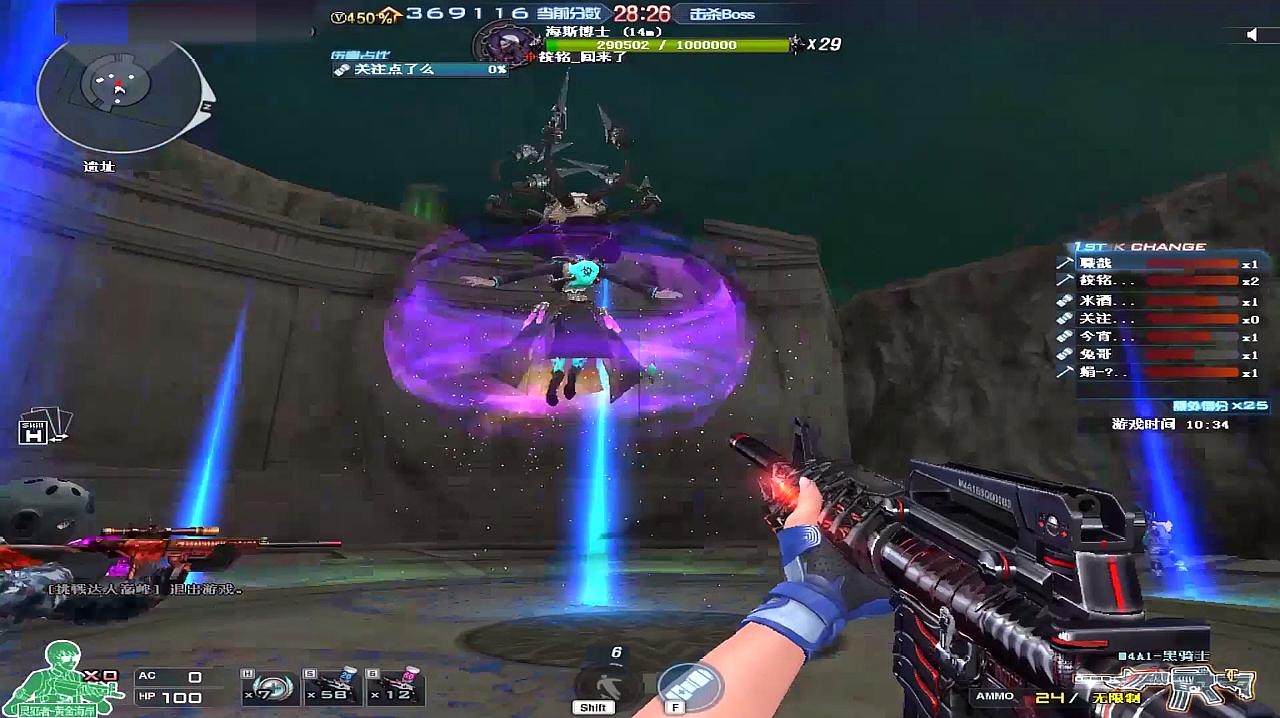Click the circular minimap radar

coord(119,93)
